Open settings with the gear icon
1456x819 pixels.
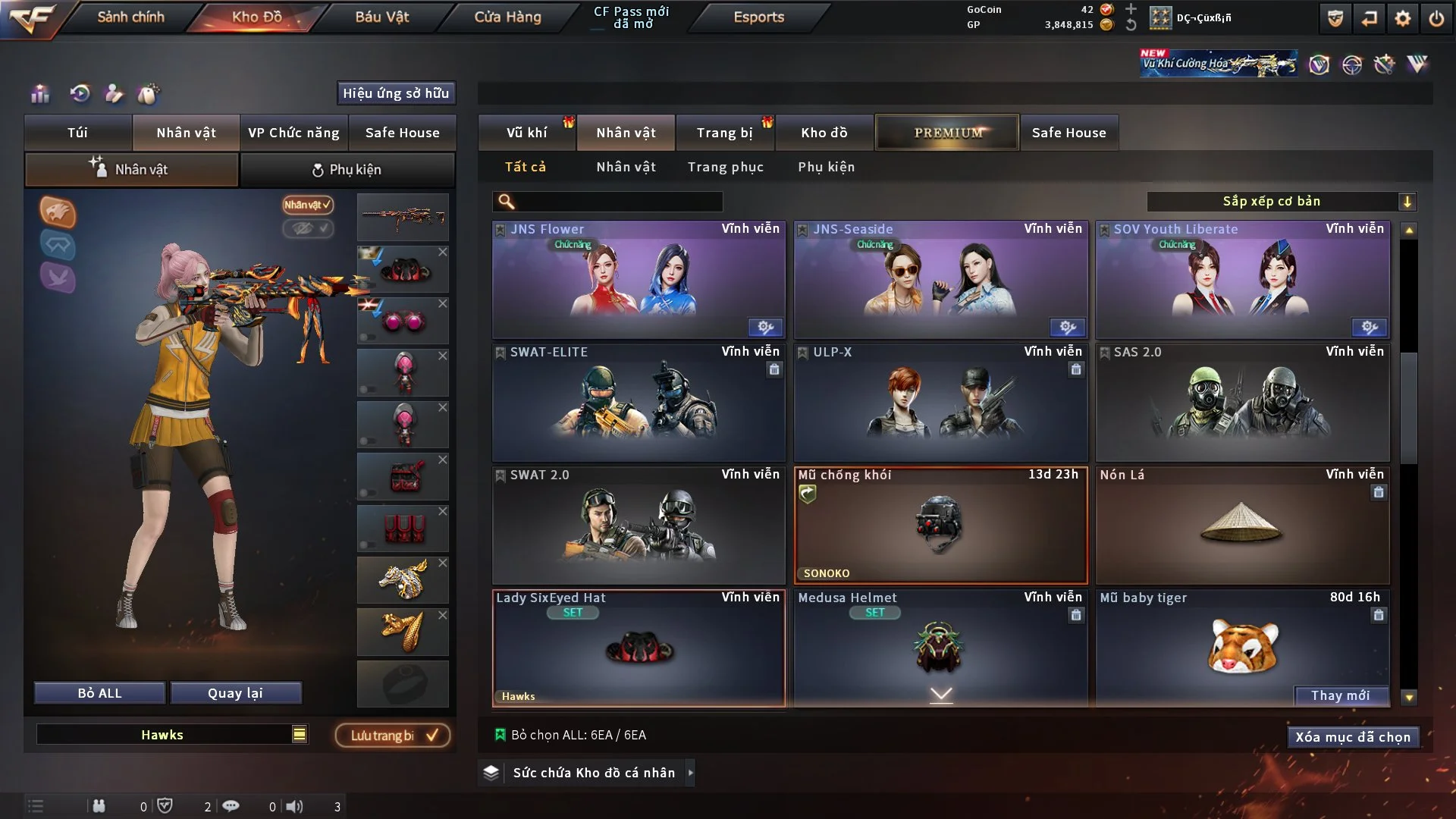[x=1403, y=18]
